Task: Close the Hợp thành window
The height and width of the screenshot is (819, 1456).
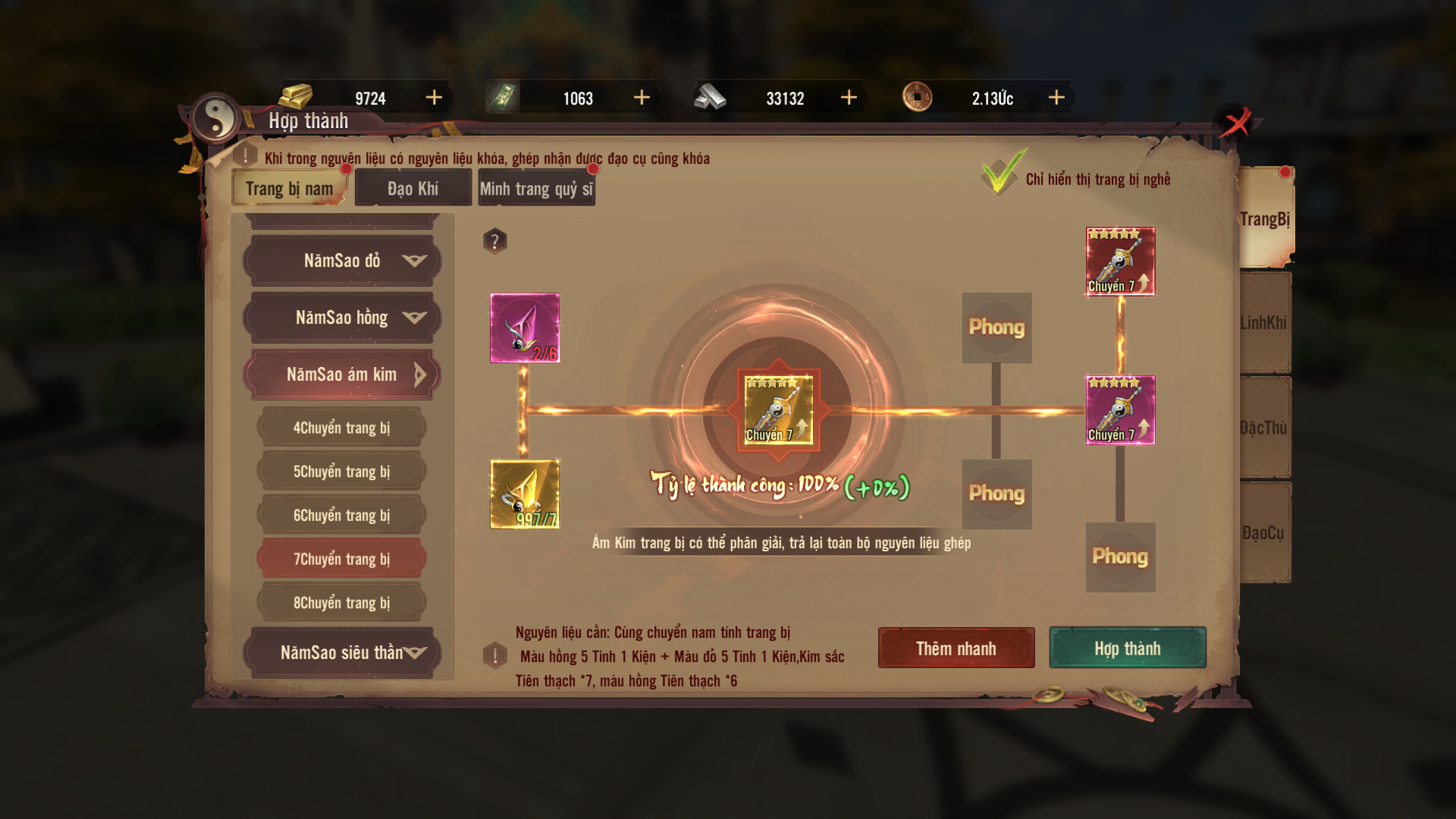Action: click(1236, 123)
